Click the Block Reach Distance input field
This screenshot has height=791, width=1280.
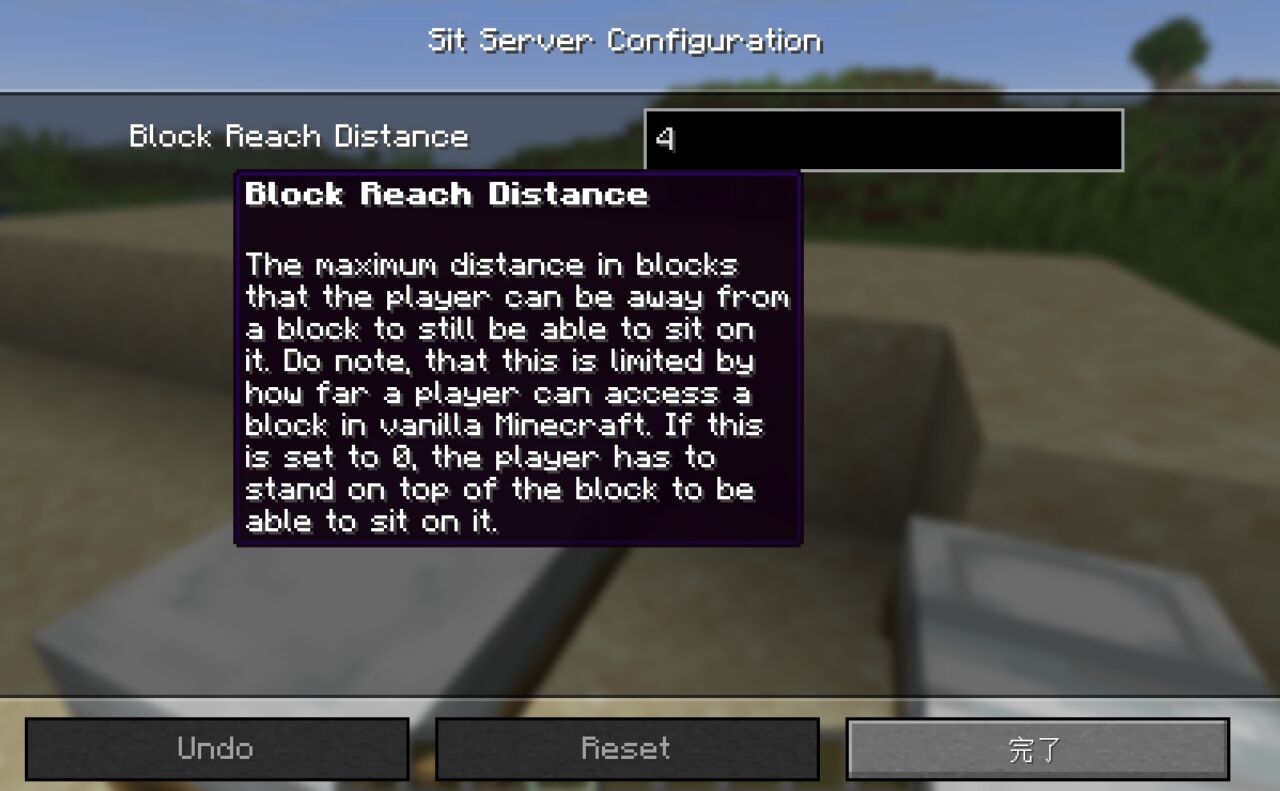(x=884, y=140)
